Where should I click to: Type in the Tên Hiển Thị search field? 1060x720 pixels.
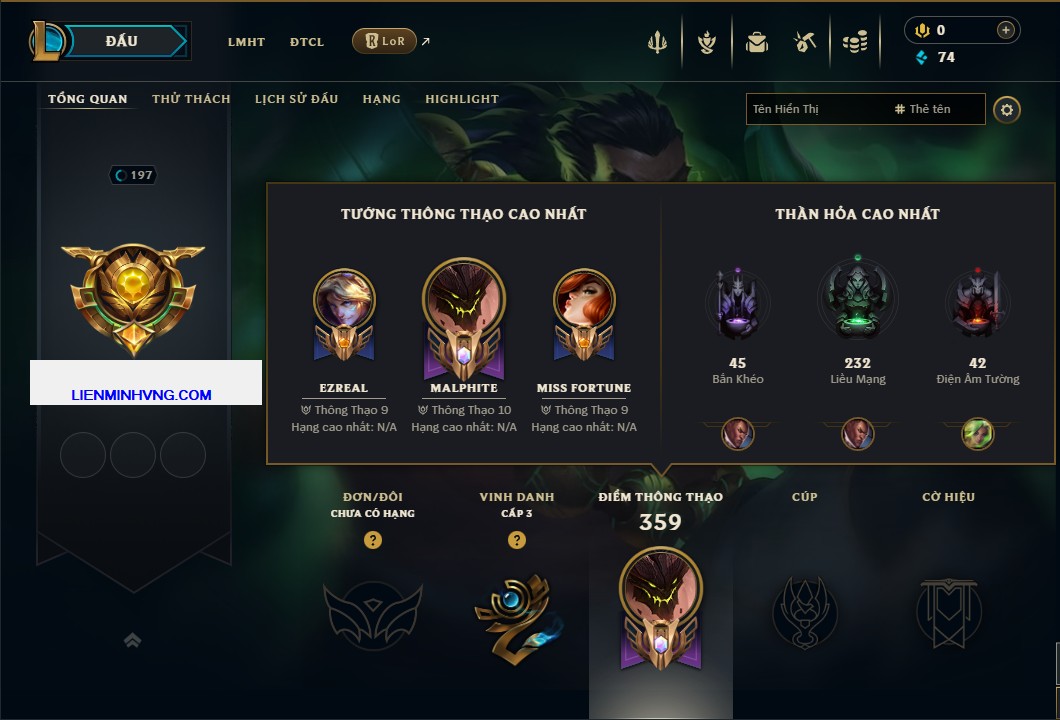[815, 109]
